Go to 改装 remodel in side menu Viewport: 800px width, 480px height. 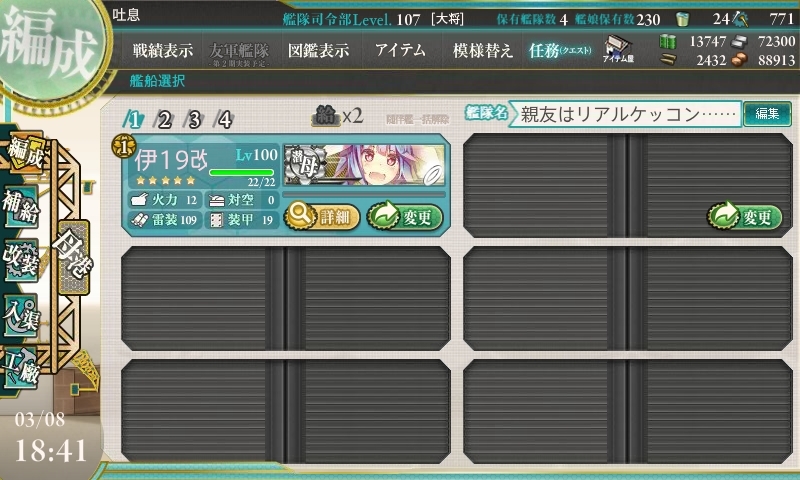(x=22, y=255)
